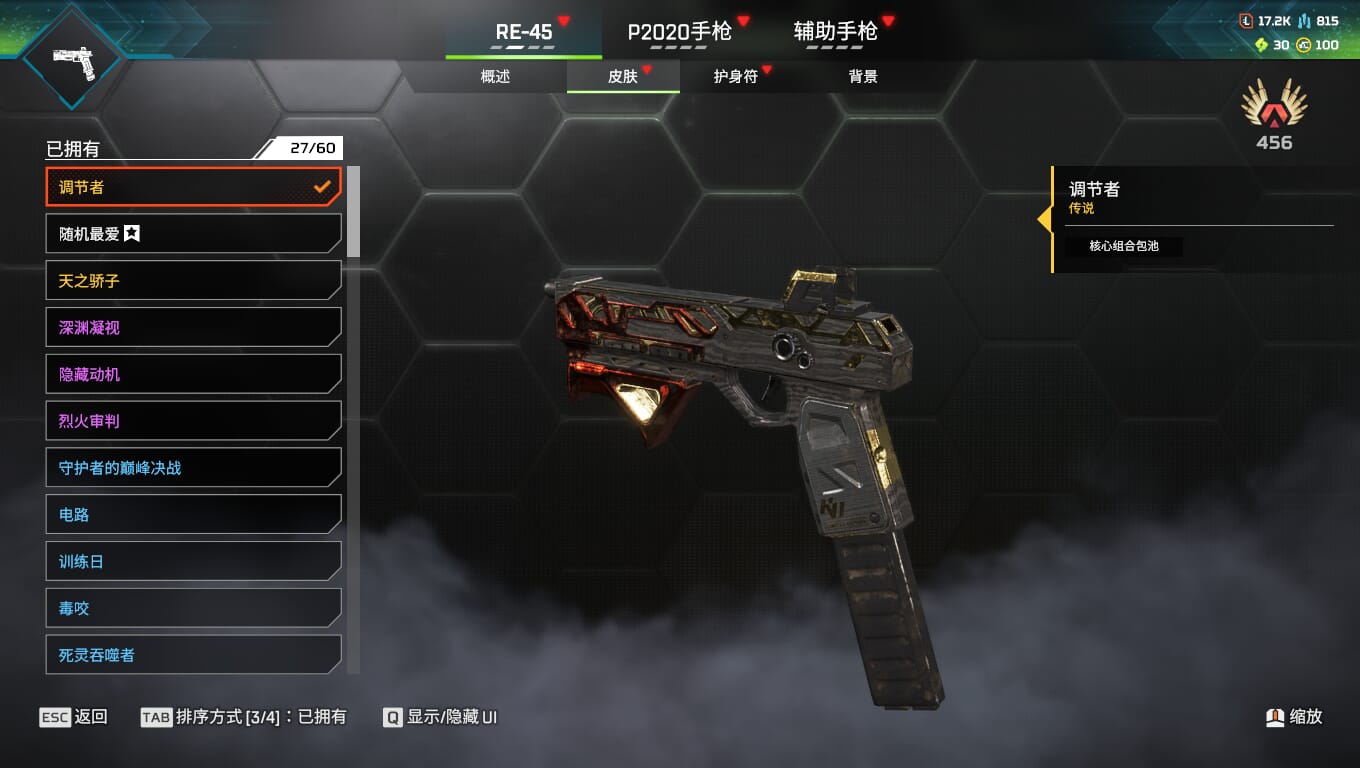Image resolution: width=1360 pixels, height=768 pixels.
Task: Choose the 烈火审判 skin
Action: [193, 421]
